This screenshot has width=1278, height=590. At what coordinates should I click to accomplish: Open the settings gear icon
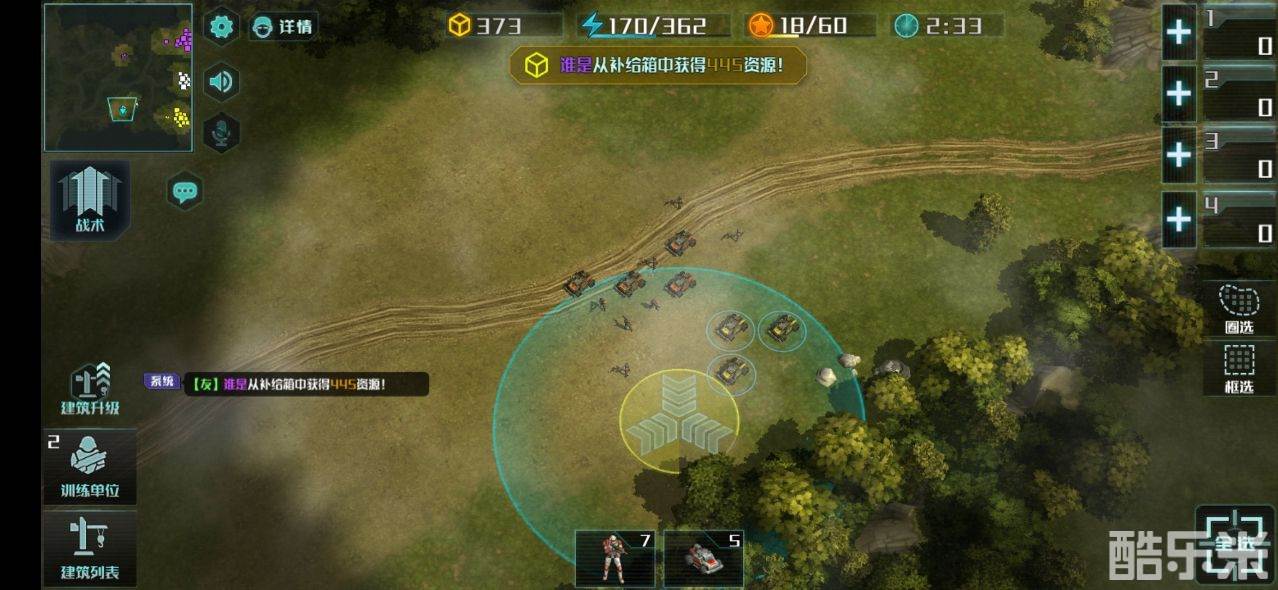click(x=221, y=27)
